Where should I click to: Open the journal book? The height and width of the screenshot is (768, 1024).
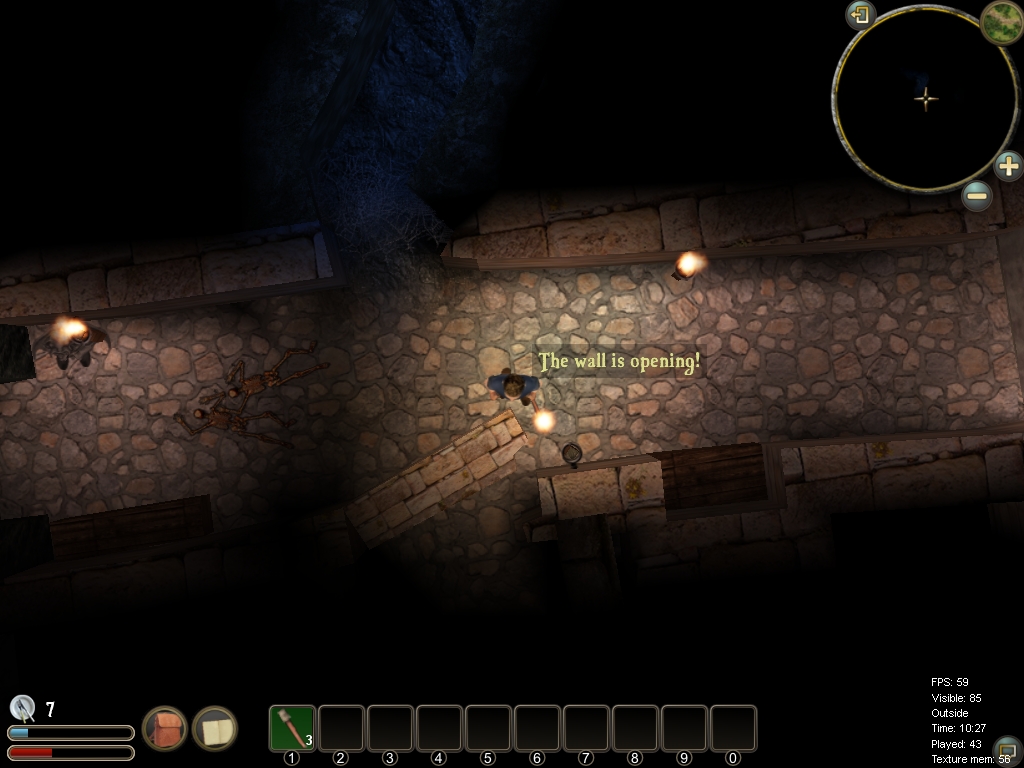pyautogui.click(x=214, y=728)
